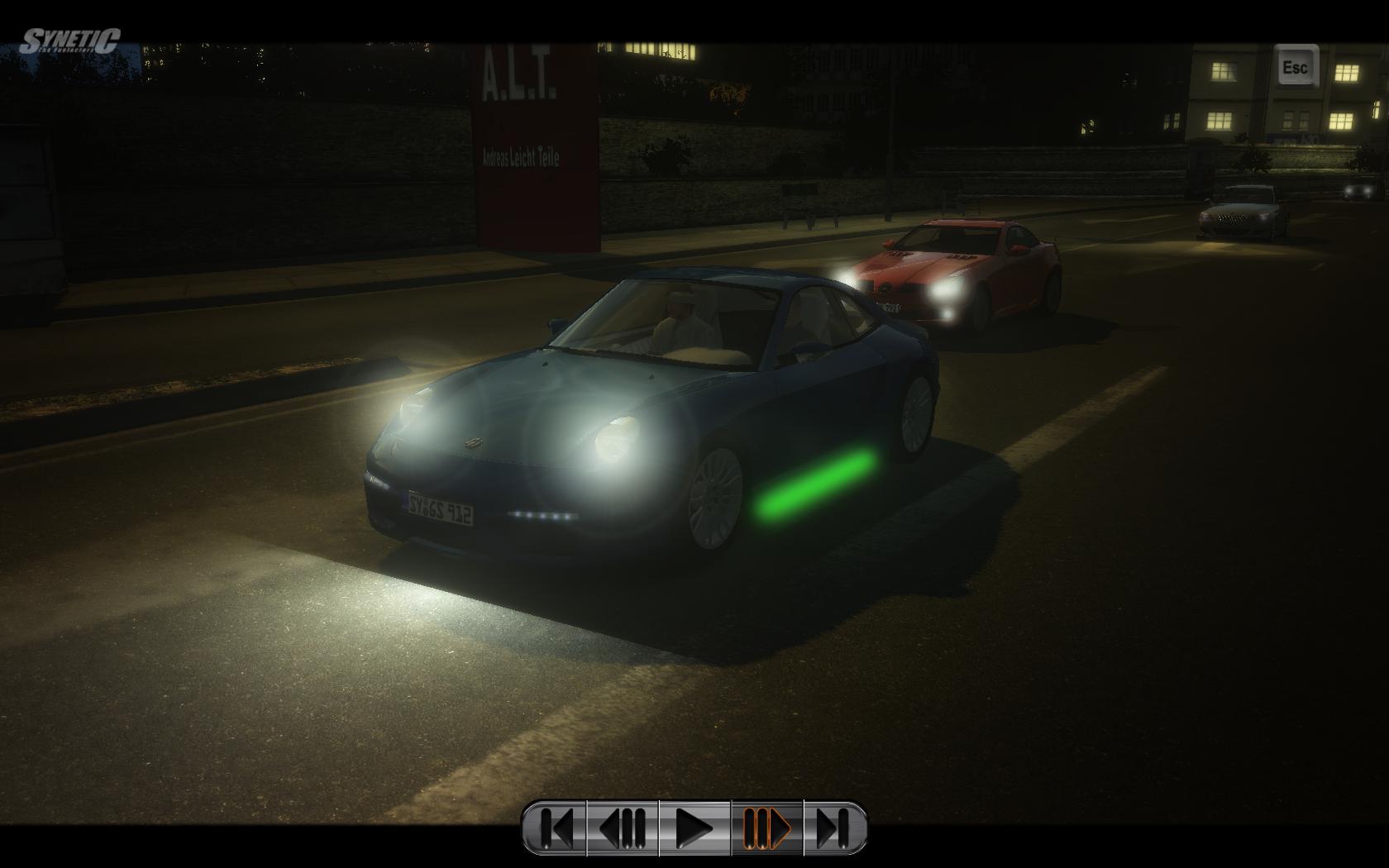Close the replay with the Esc button
This screenshot has height=868, width=1389.
point(1295,67)
